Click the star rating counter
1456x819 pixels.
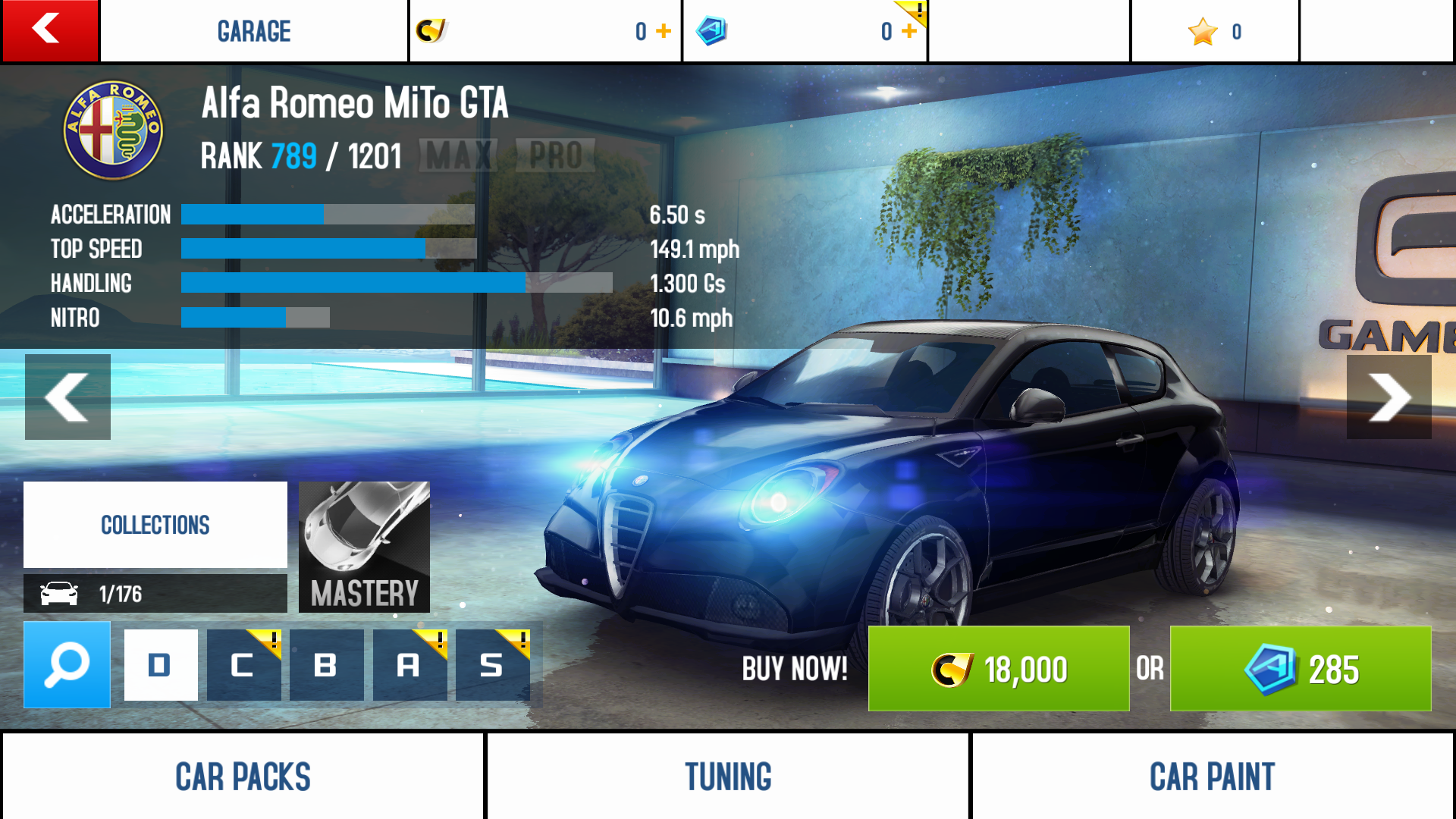[x=1215, y=31]
